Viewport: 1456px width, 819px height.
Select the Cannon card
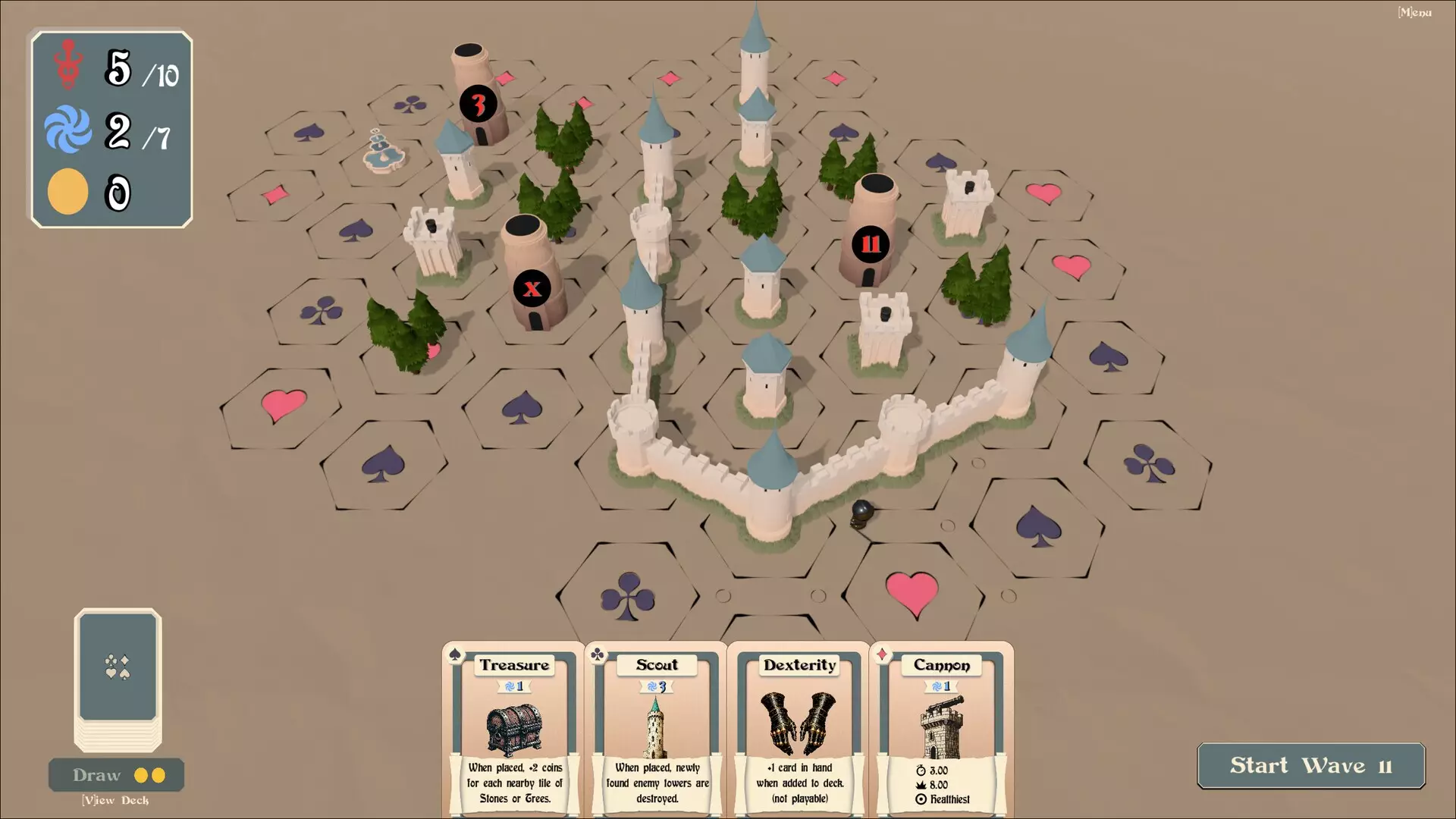pyautogui.click(x=941, y=730)
